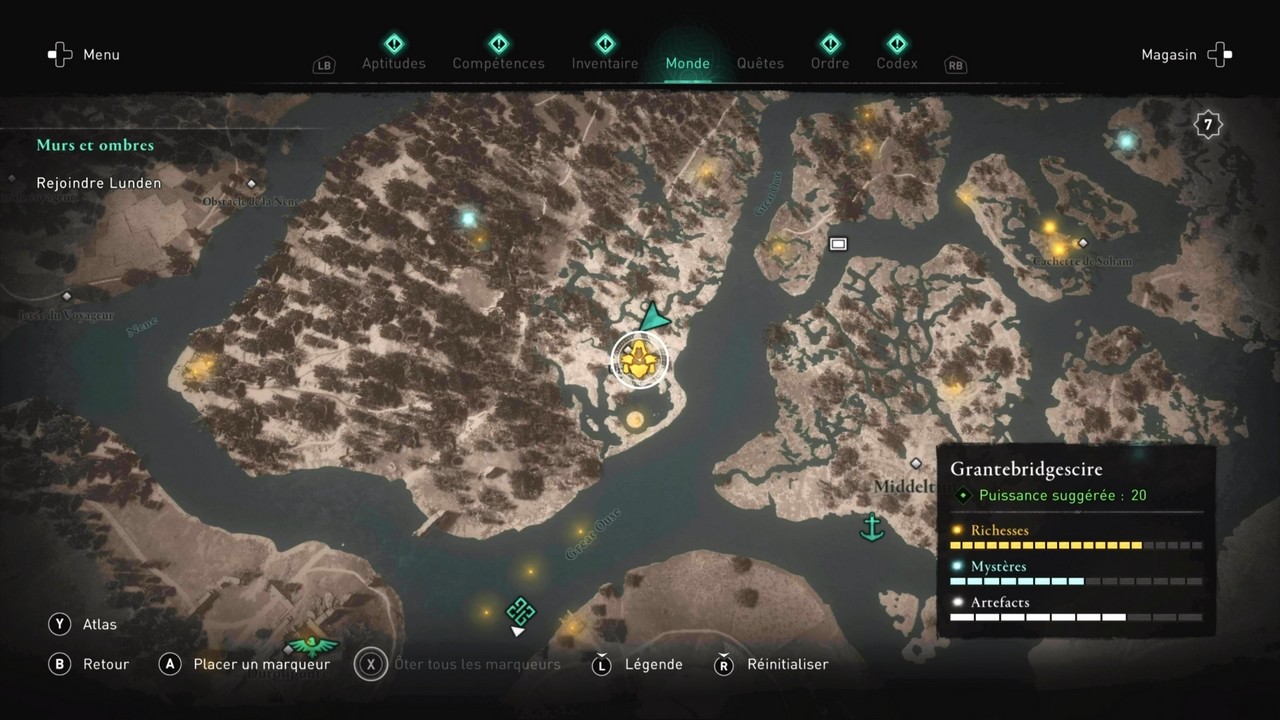Click the white artifact rectangle icon on the map

pos(837,243)
